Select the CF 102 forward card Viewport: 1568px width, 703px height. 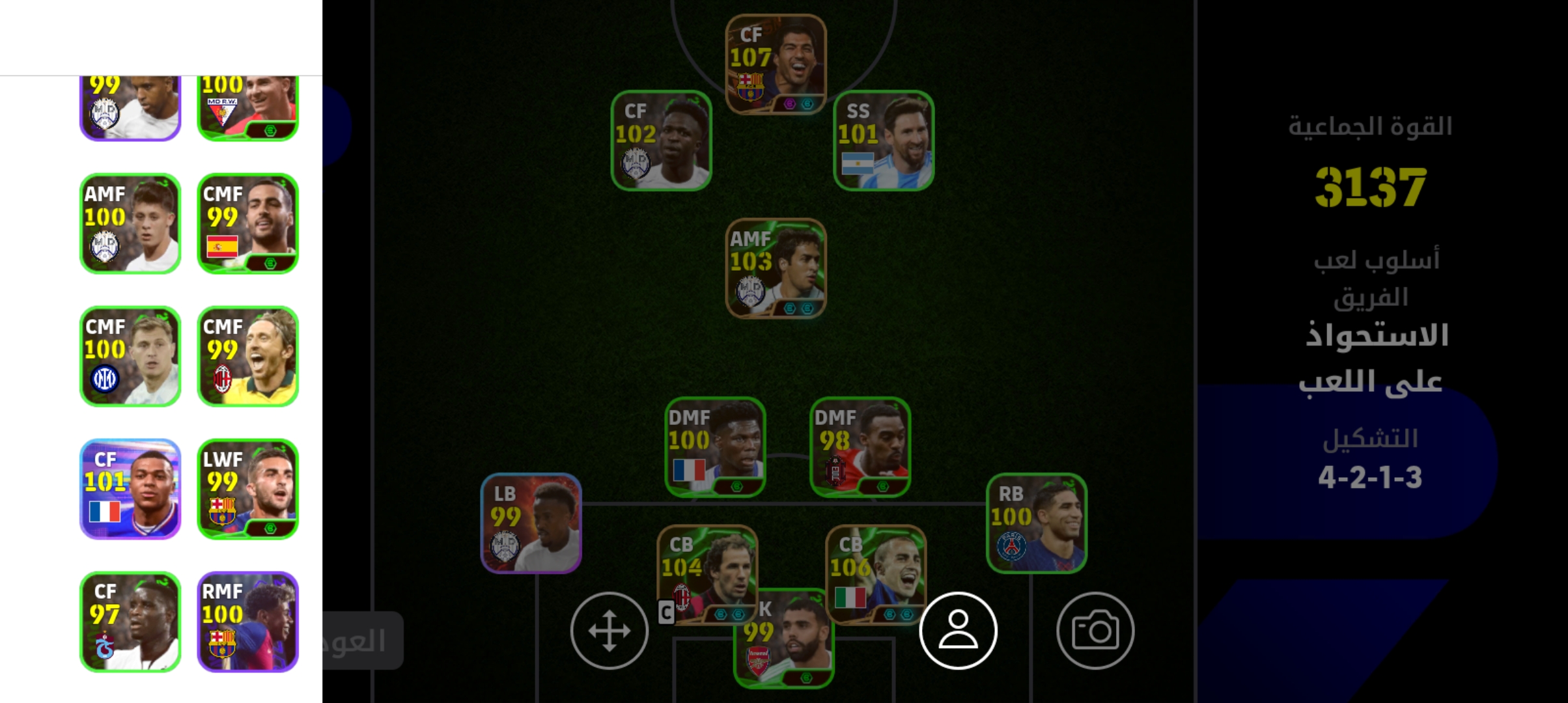coord(661,141)
